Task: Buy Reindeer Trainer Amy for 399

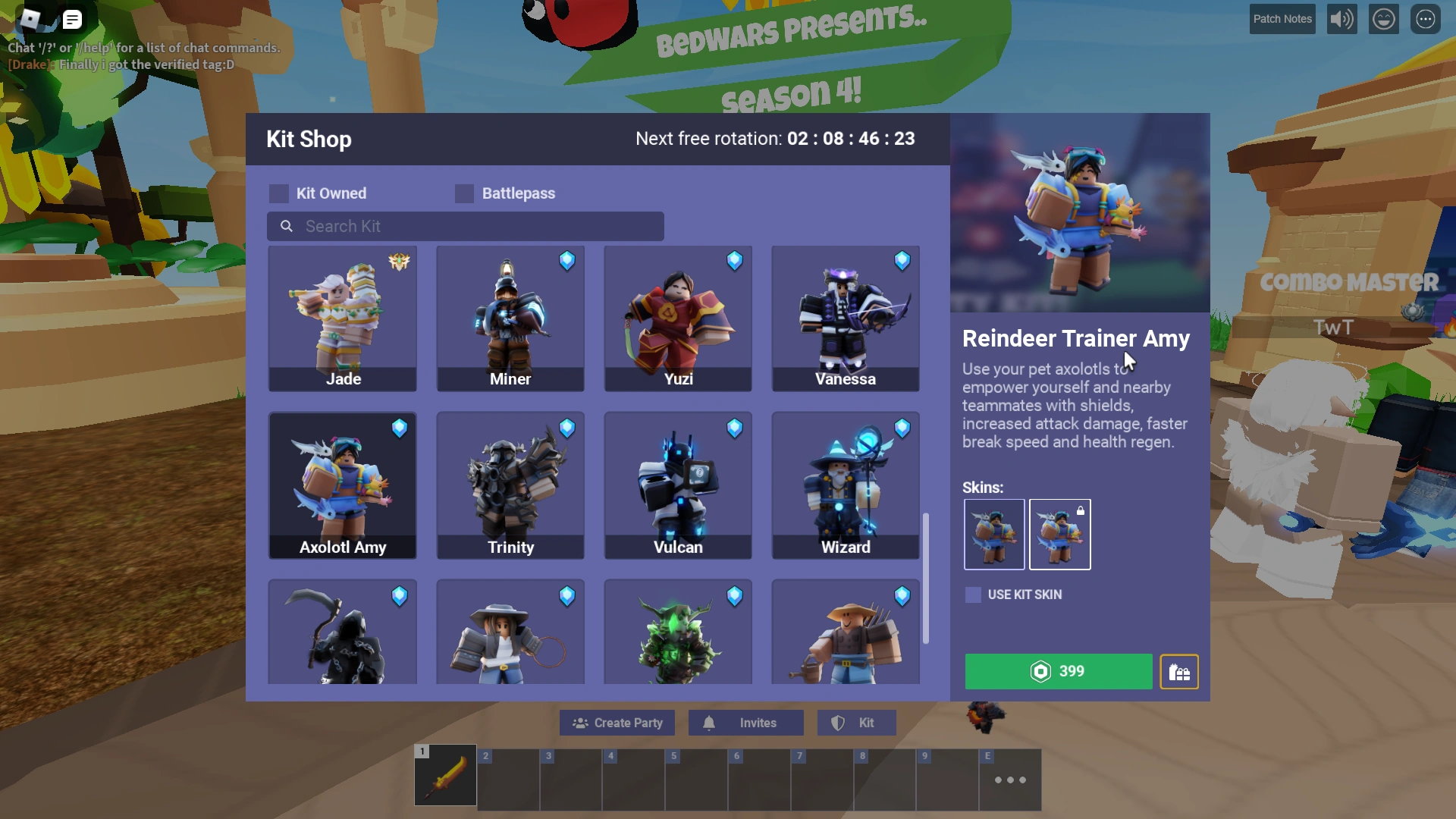Action: [1058, 671]
